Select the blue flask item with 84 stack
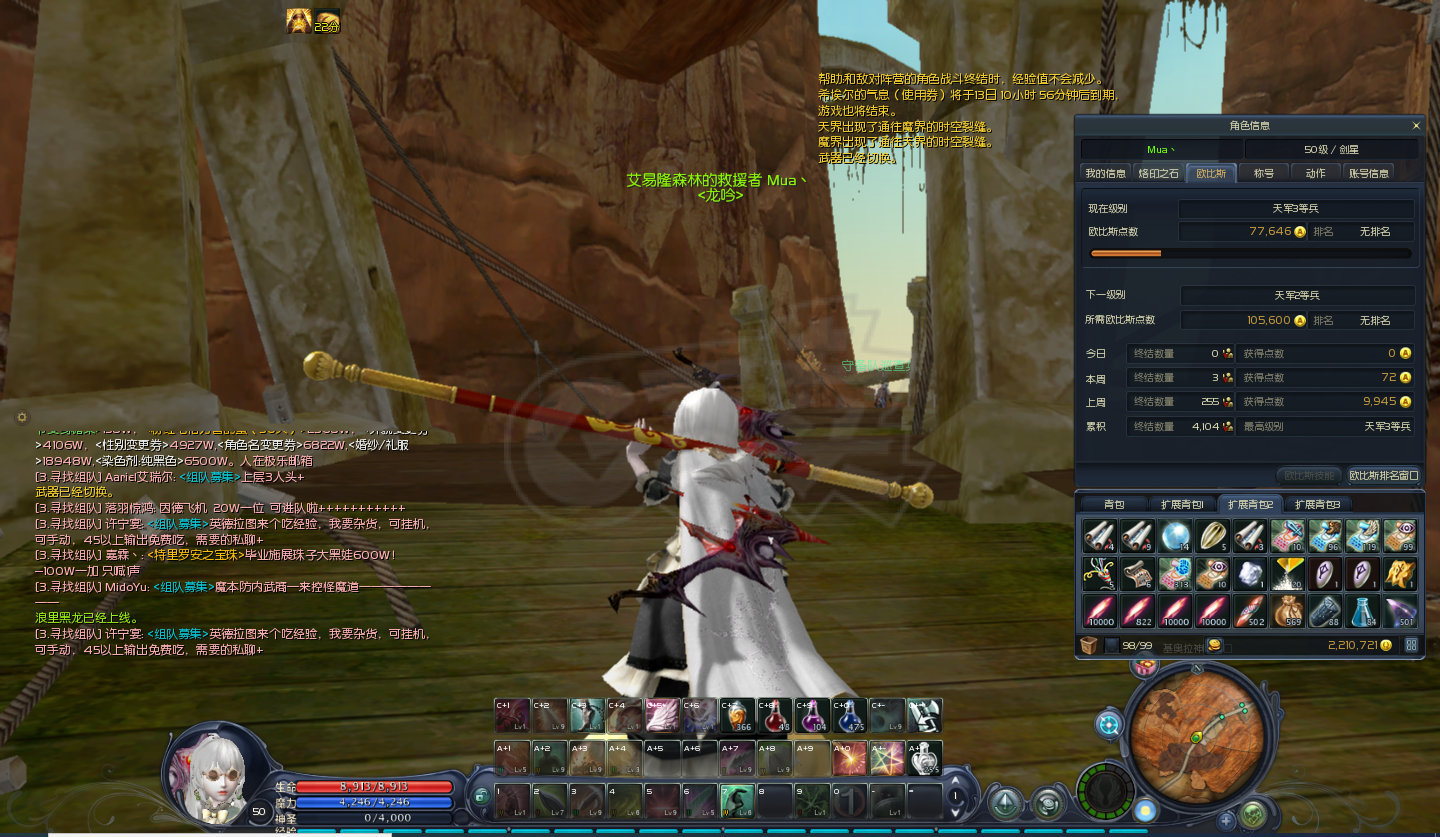Image resolution: width=1440 pixels, height=837 pixels. (x=1362, y=609)
